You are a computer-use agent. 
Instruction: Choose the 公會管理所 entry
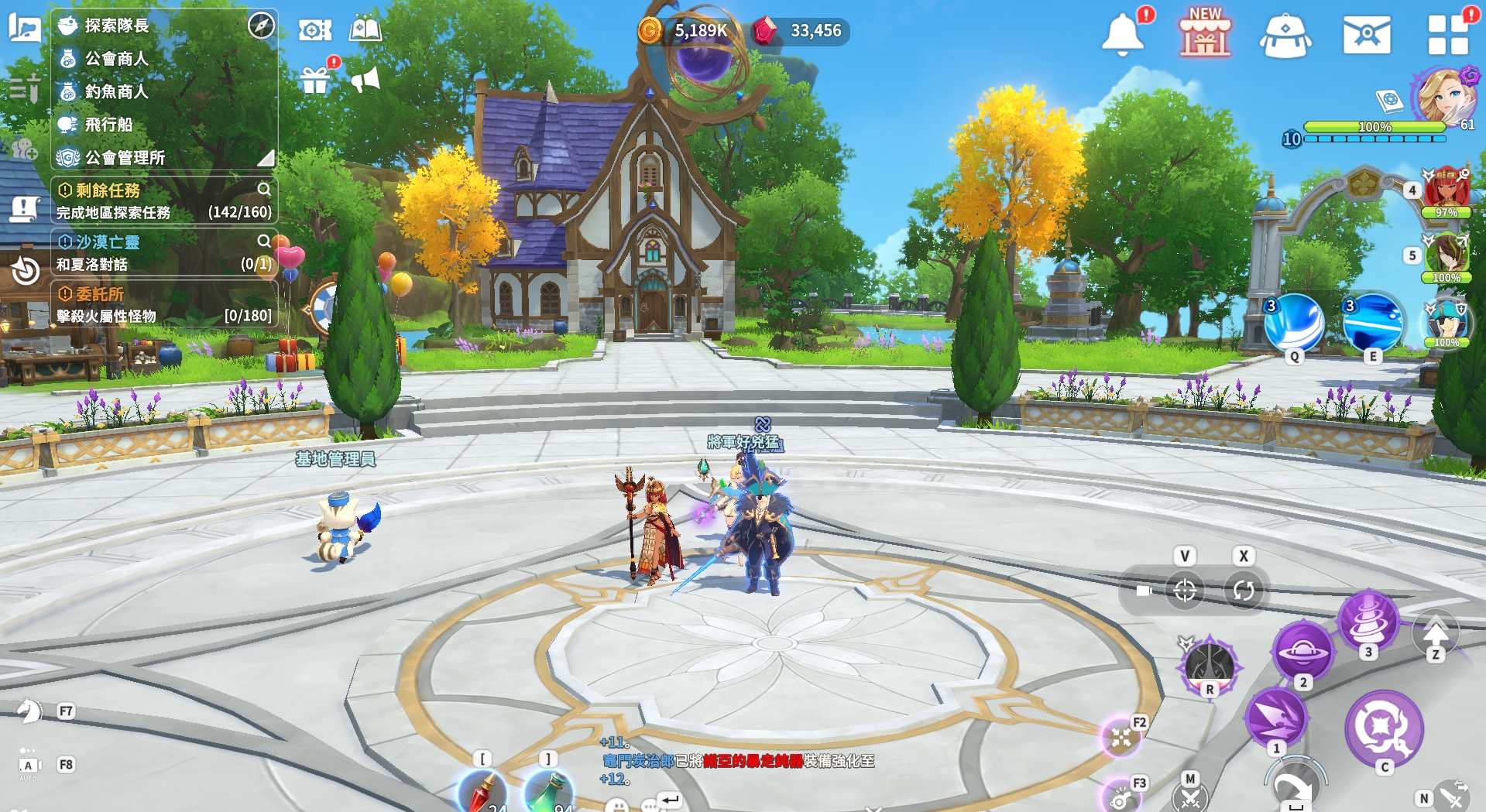(x=125, y=158)
